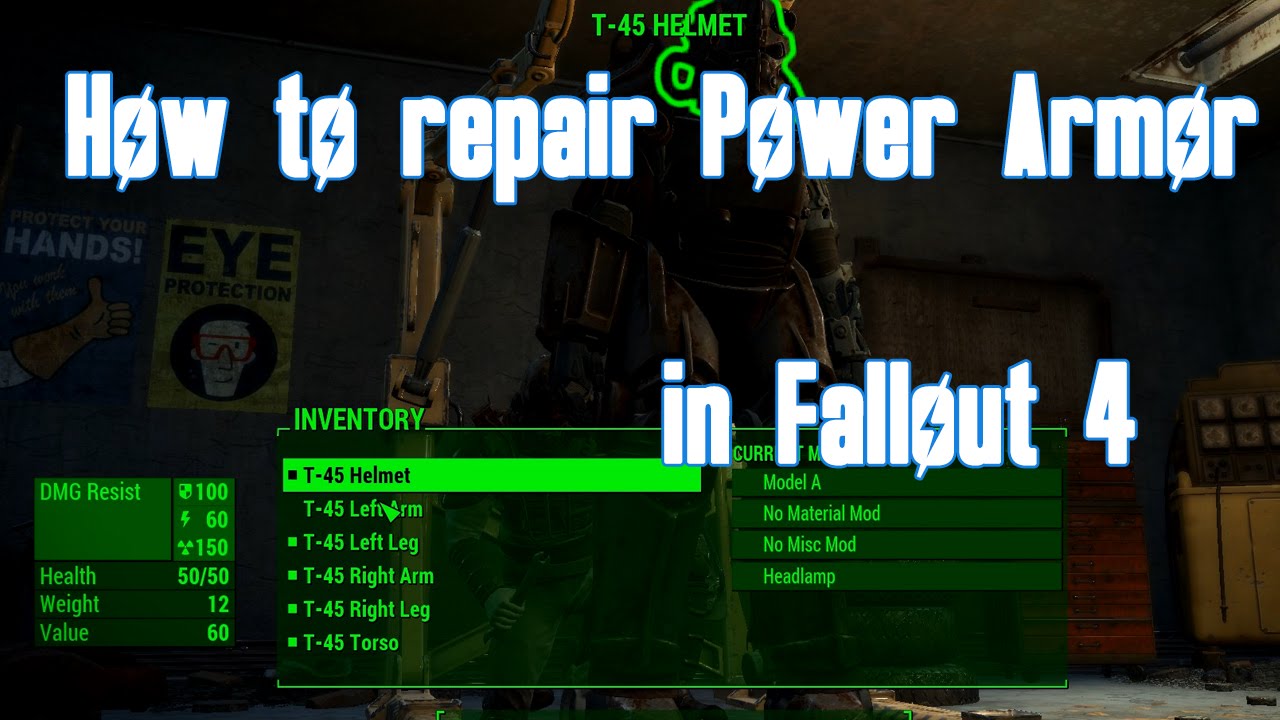1280x720 pixels.
Task: Click the green cursor arrow near T-45 Left Arm
Action: click(x=388, y=512)
